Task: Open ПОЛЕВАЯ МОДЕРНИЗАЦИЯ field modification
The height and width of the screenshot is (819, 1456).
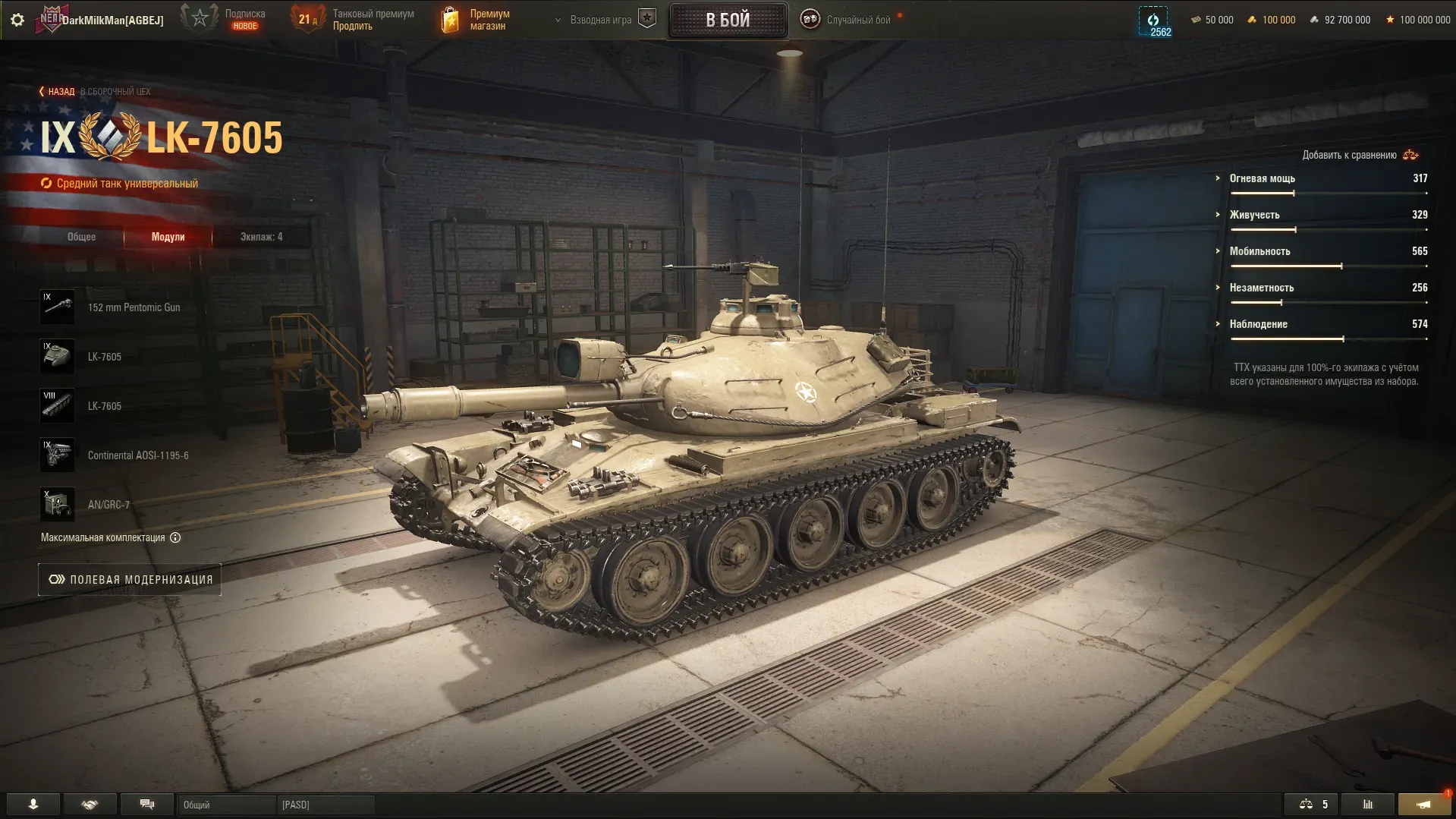Action: tap(130, 580)
